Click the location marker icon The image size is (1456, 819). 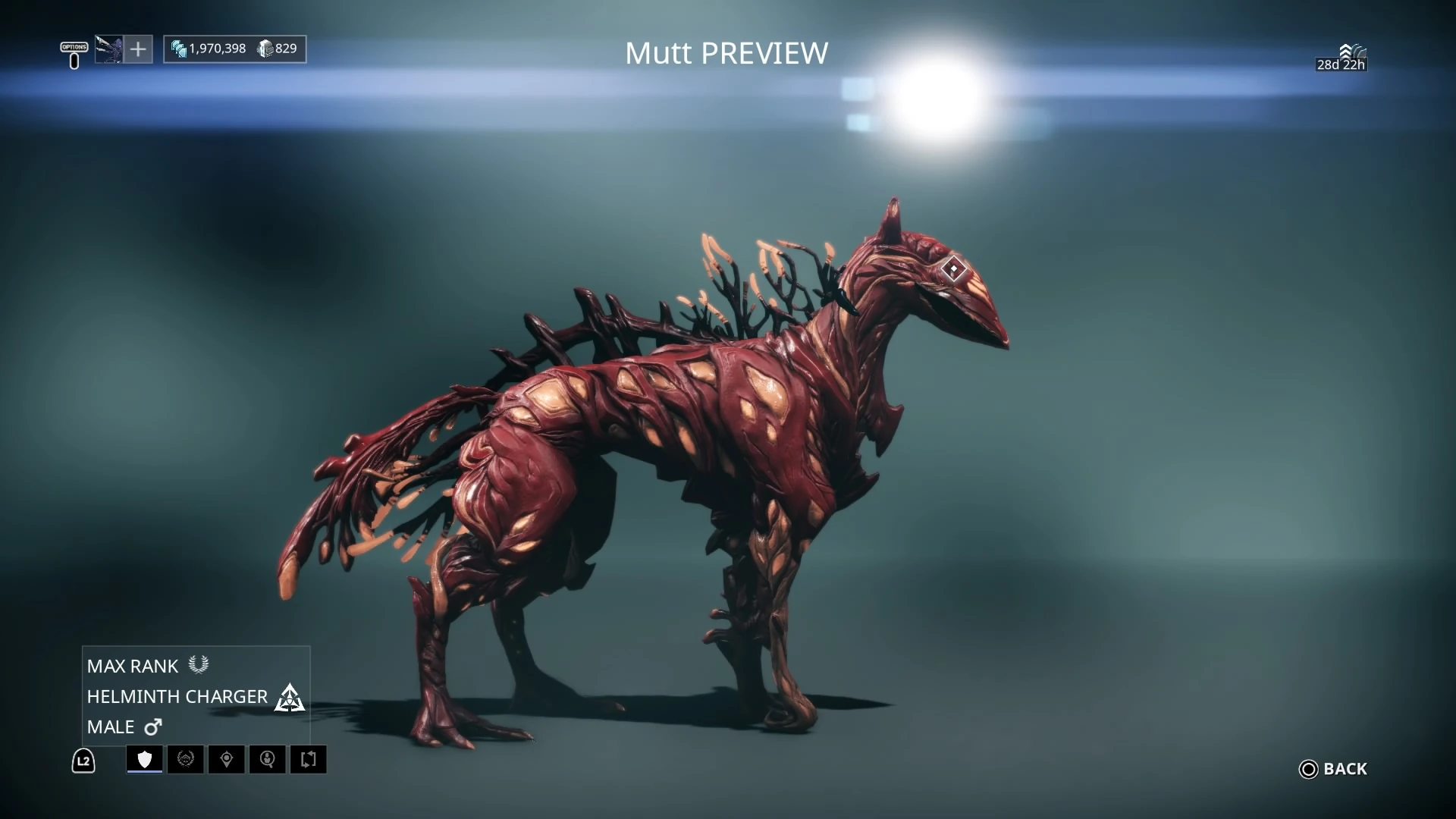[x=227, y=759]
